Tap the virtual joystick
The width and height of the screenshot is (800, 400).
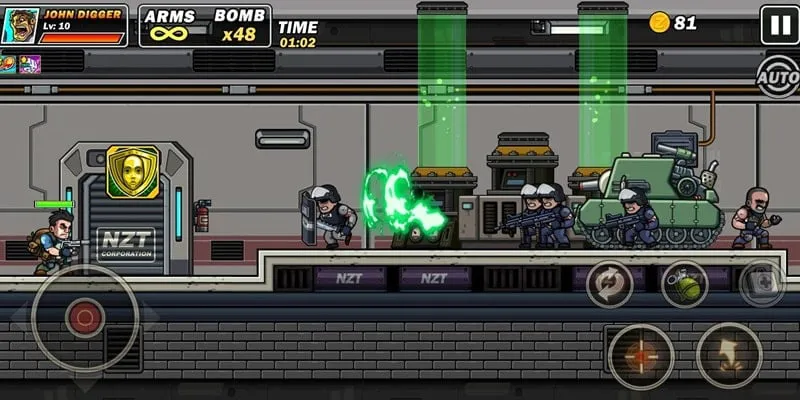coord(85,318)
